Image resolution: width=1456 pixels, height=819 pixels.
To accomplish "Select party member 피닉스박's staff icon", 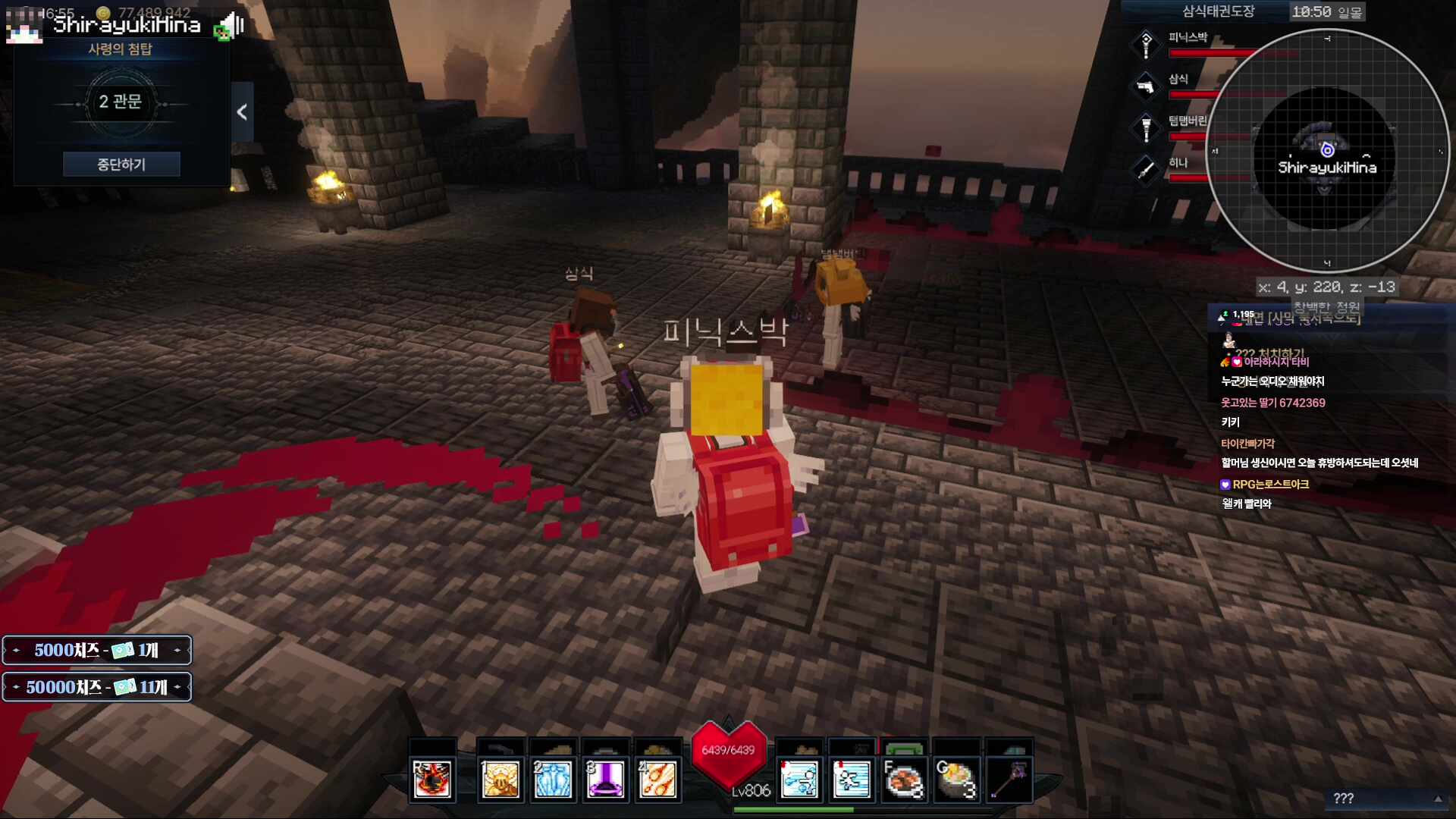I will [x=1146, y=45].
